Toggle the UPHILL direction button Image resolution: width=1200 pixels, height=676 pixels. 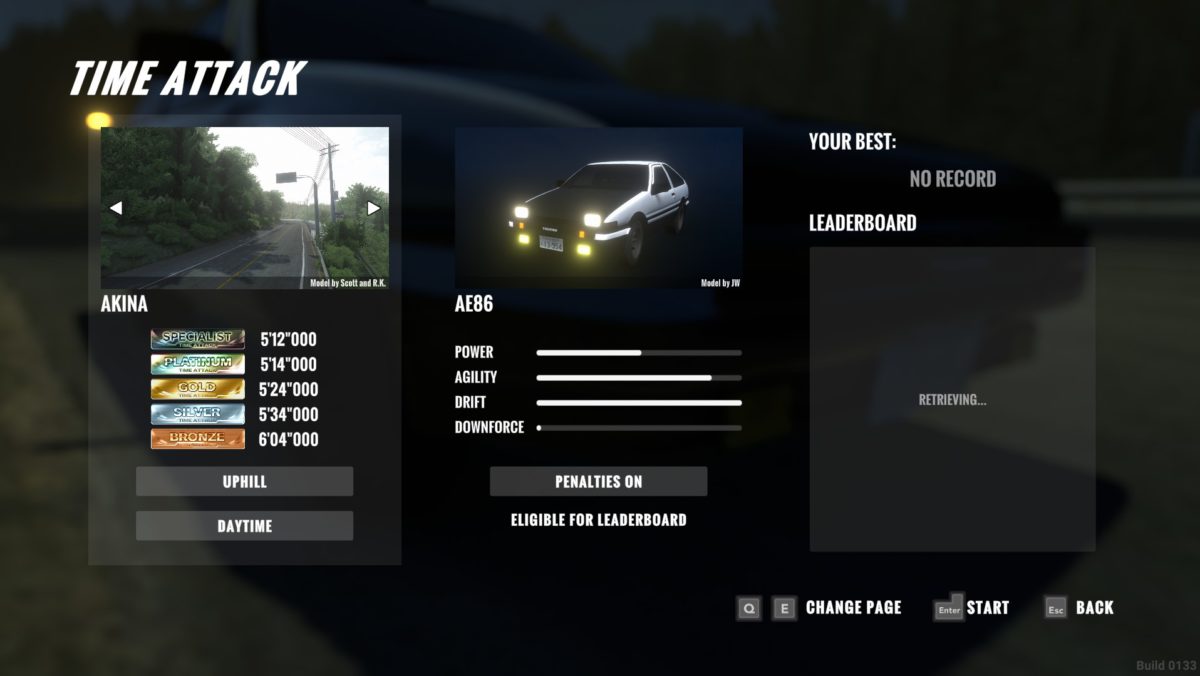[244, 481]
